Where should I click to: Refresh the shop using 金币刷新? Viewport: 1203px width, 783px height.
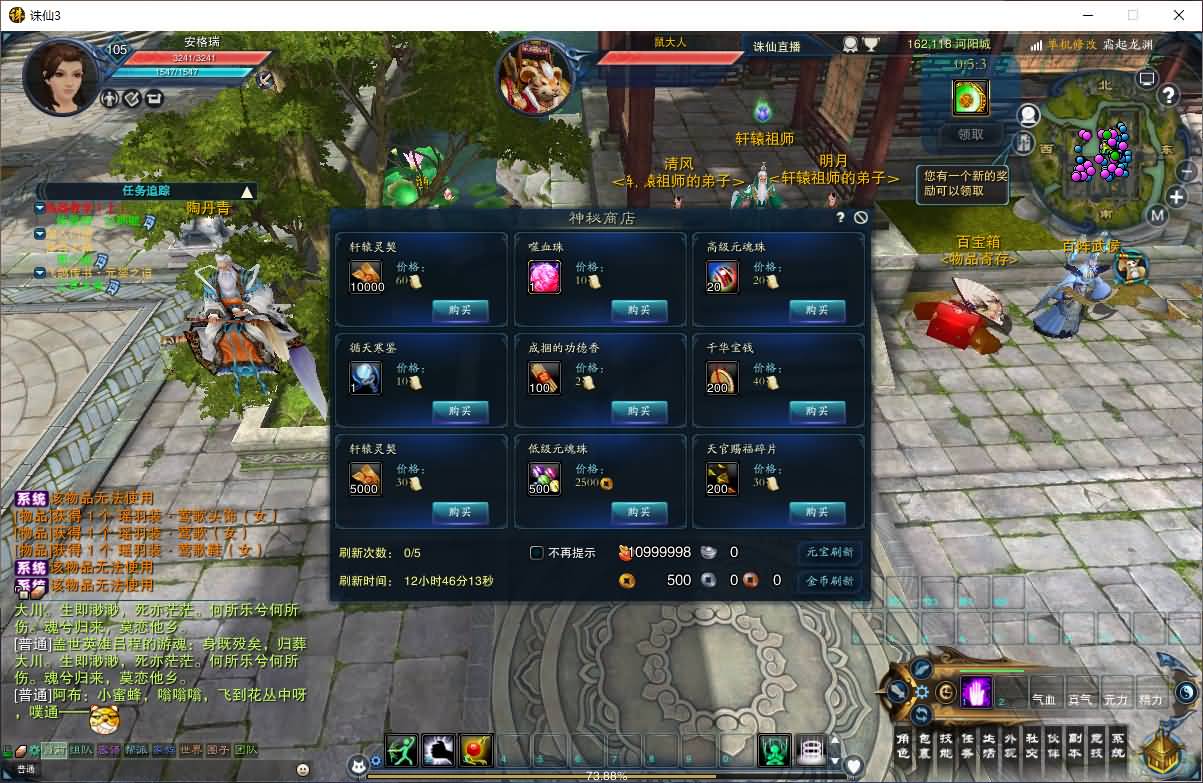tap(829, 580)
